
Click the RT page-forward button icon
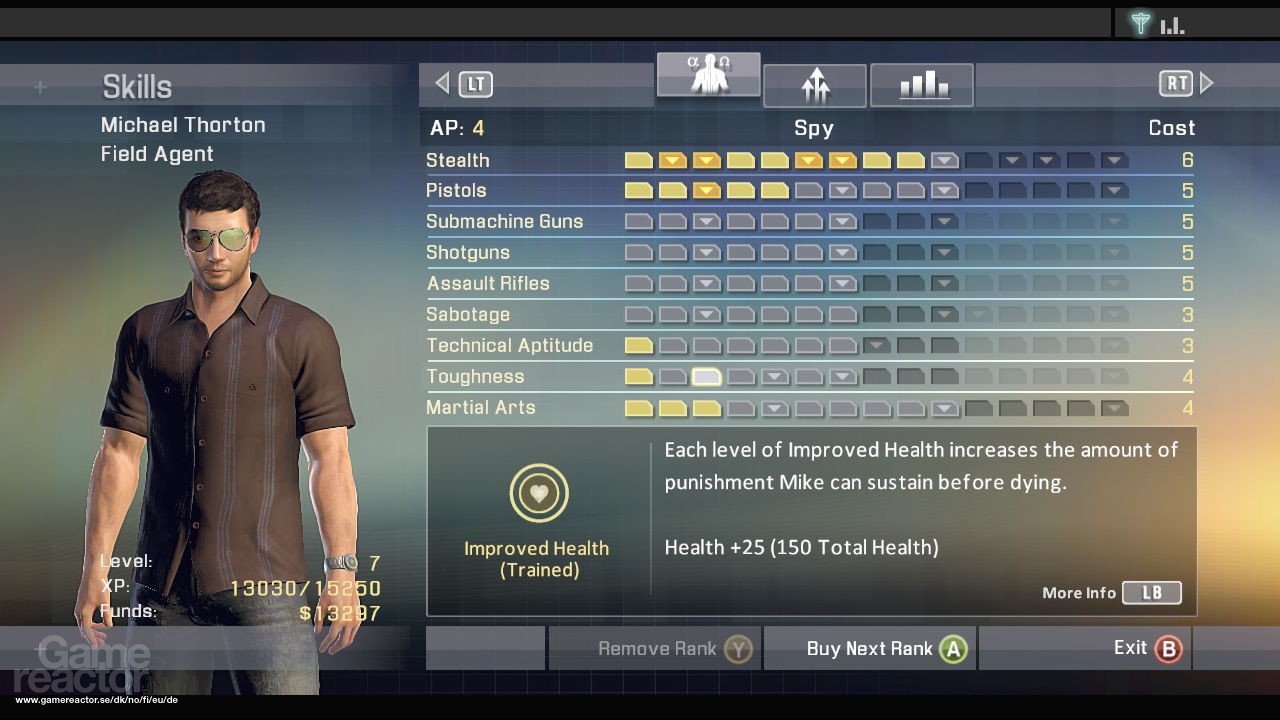(x=1176, y=84)
